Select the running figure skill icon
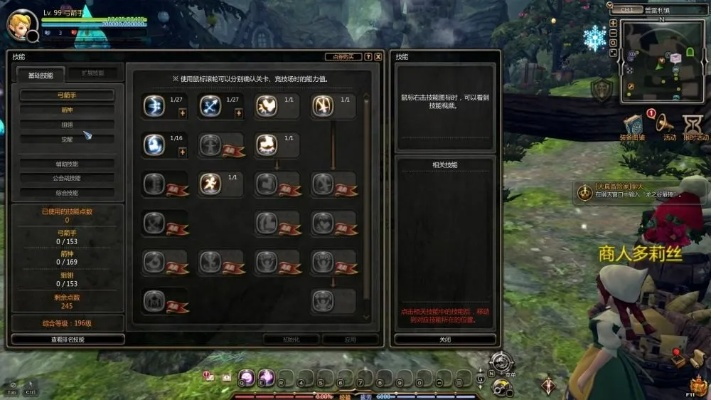 pyautogui.click(x=210, y=183)
